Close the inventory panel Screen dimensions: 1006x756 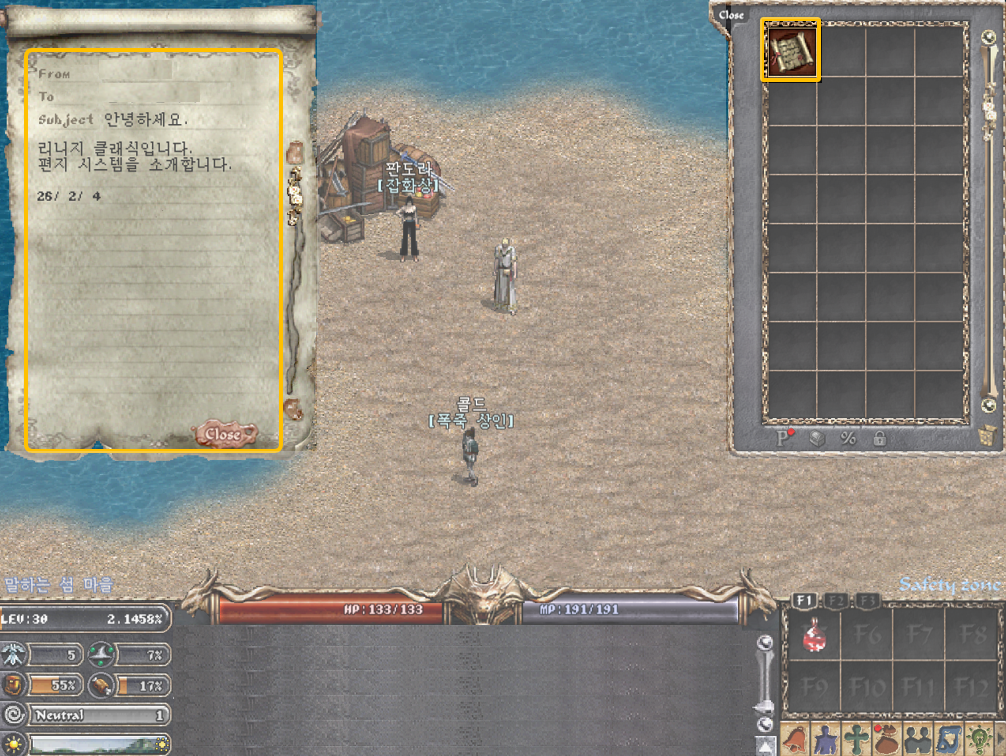coord(731,14)
